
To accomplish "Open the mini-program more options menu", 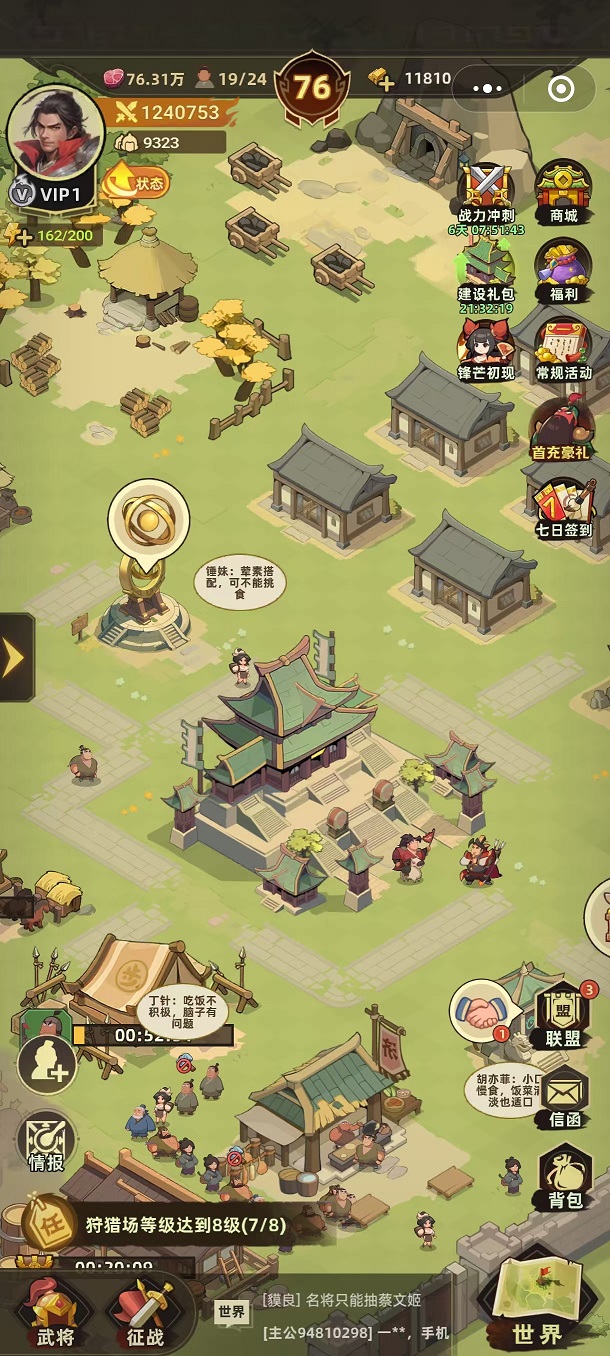I will [487, 89].
